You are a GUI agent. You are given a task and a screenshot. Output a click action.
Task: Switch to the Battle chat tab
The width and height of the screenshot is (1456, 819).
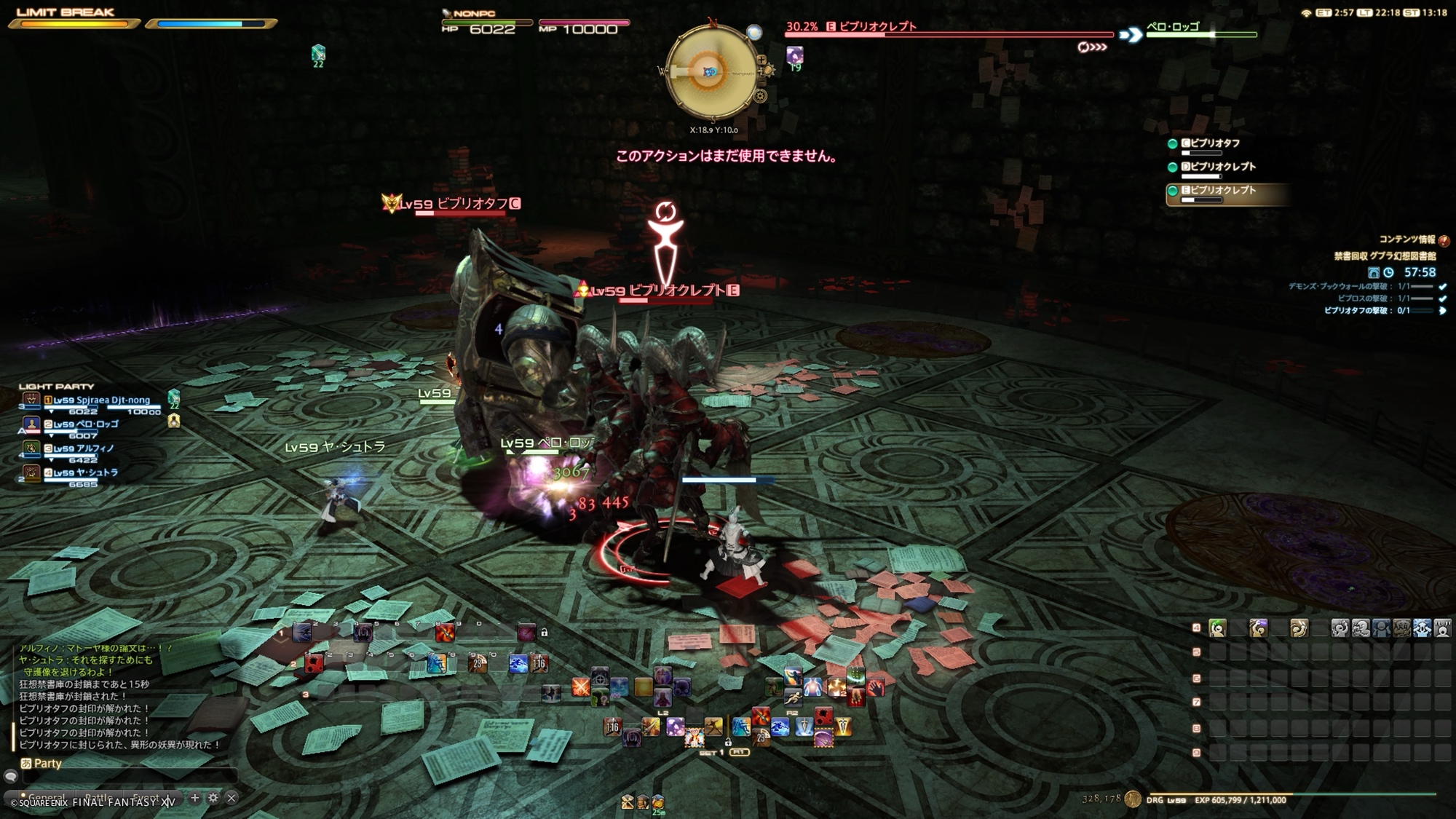tap(97, 799)
